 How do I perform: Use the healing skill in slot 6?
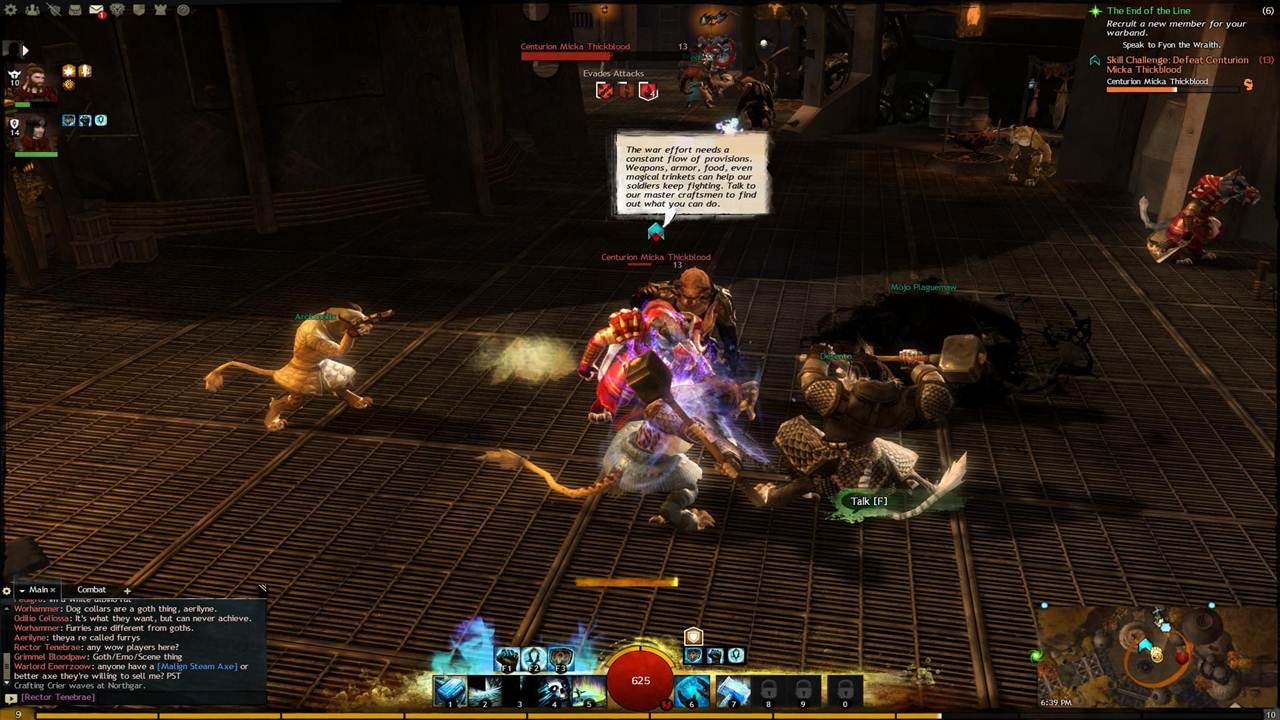click(x=691, y=690)
